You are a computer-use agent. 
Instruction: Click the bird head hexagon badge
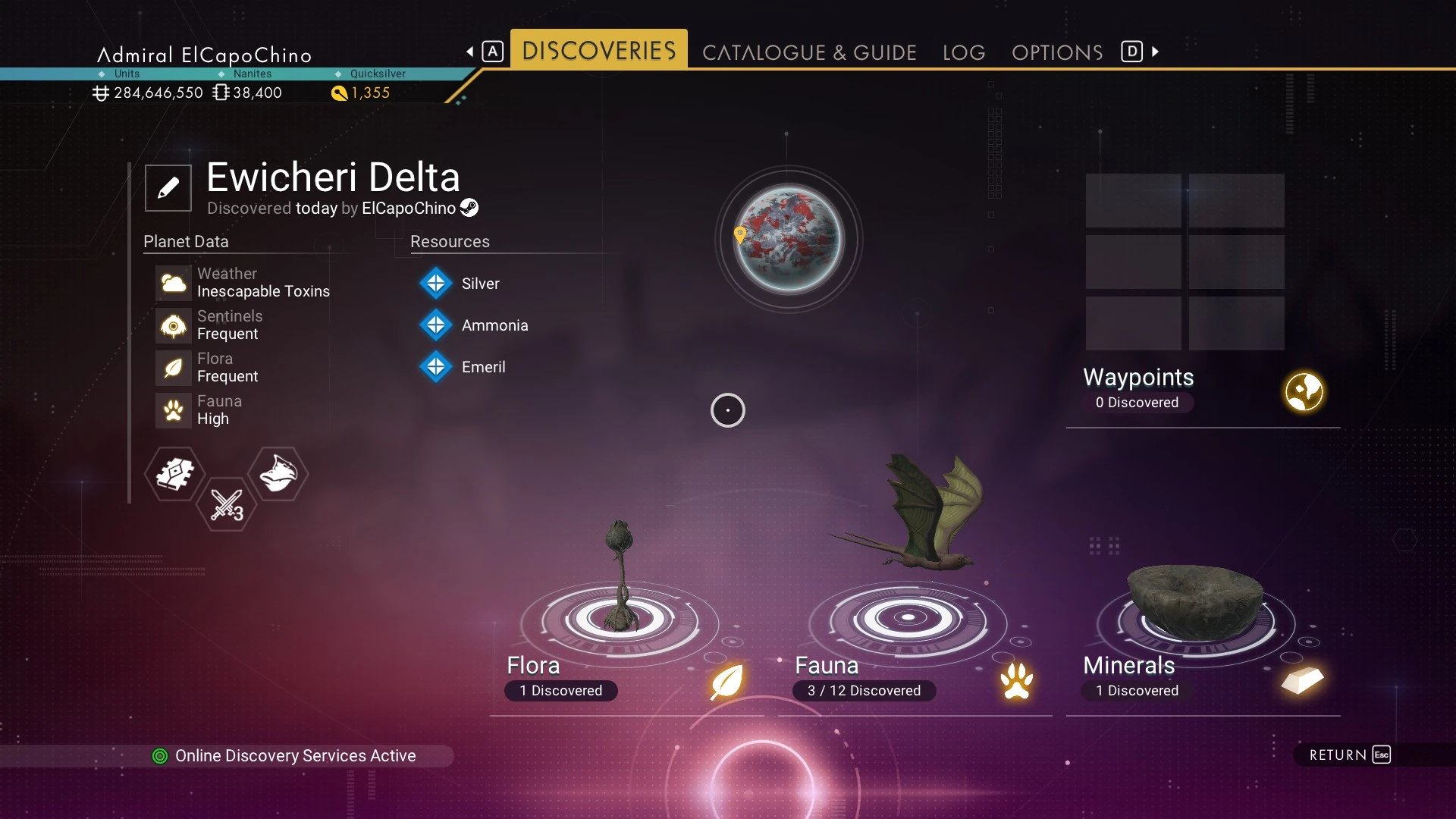pyautogui.click(x=278, y=474)
